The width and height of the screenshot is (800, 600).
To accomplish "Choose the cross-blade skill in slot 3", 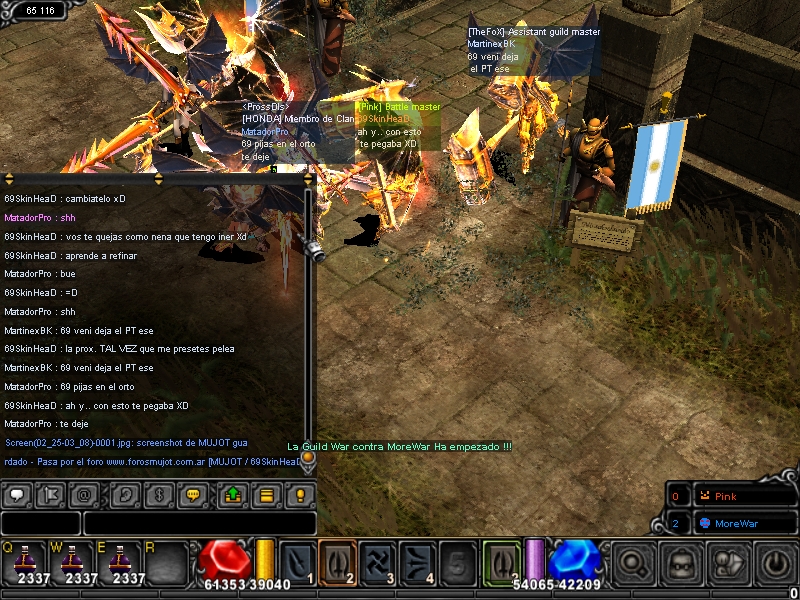I will point(378,561).
